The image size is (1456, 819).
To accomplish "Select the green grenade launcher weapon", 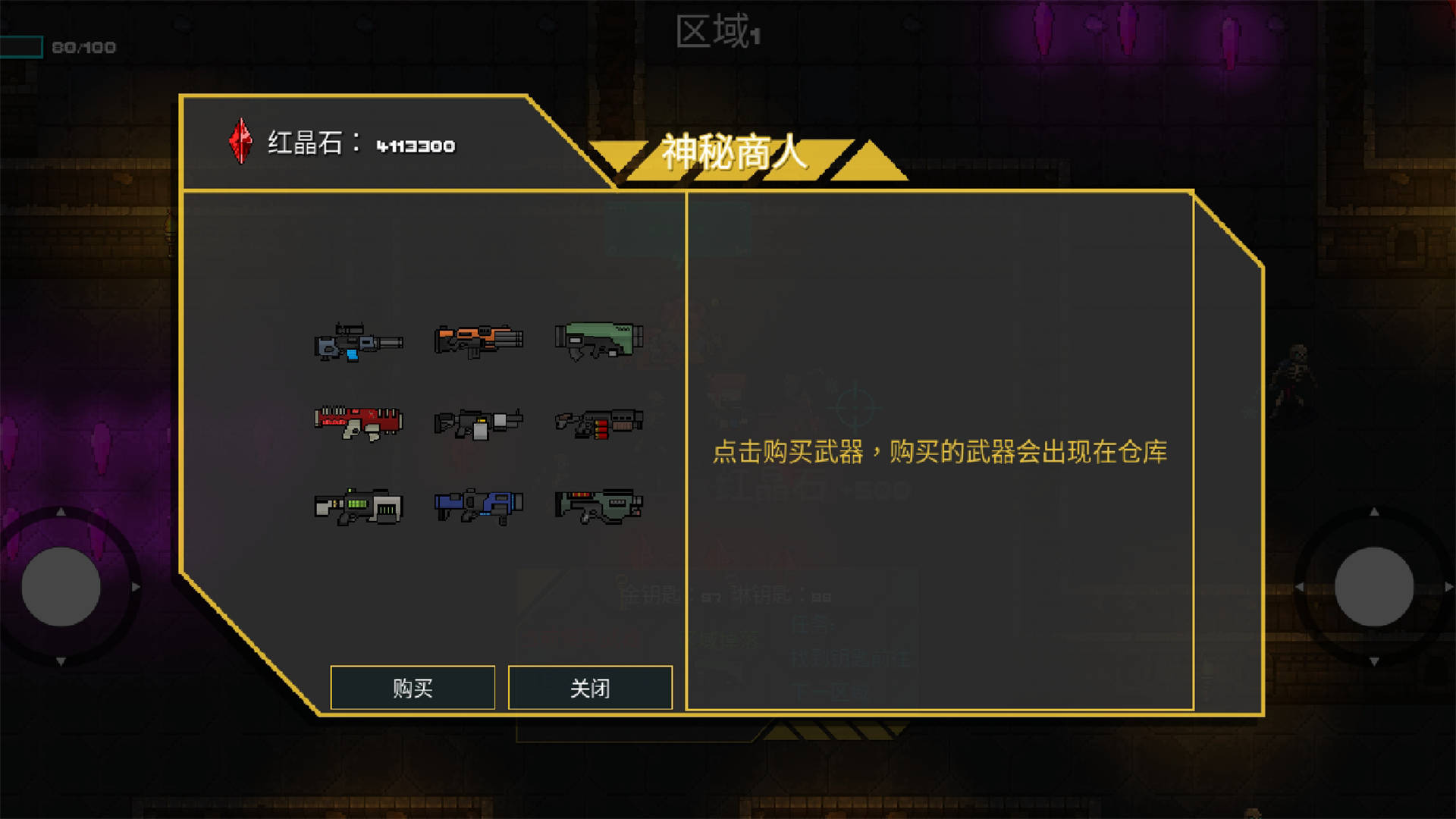I will pos(599,343).
